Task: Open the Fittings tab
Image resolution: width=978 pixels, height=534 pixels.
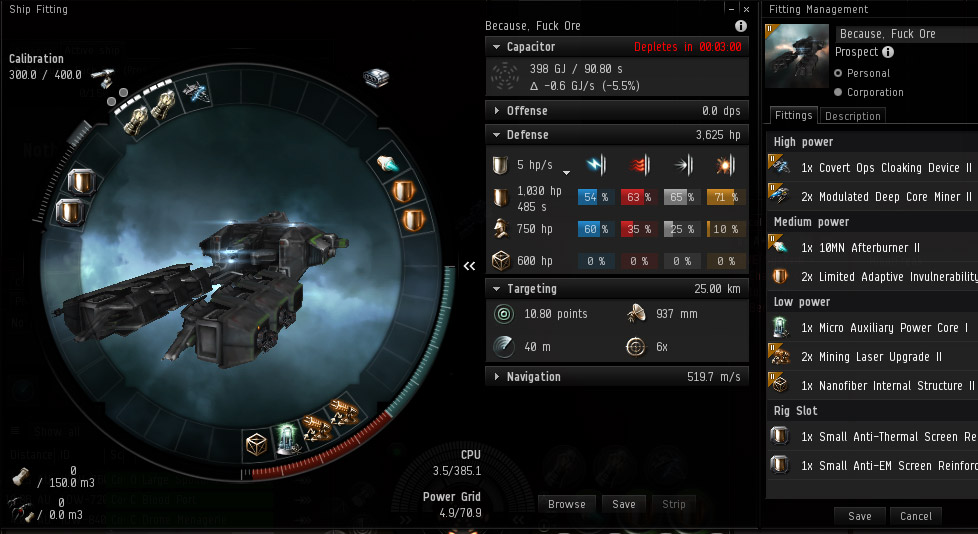Action: tap(793, 116)
